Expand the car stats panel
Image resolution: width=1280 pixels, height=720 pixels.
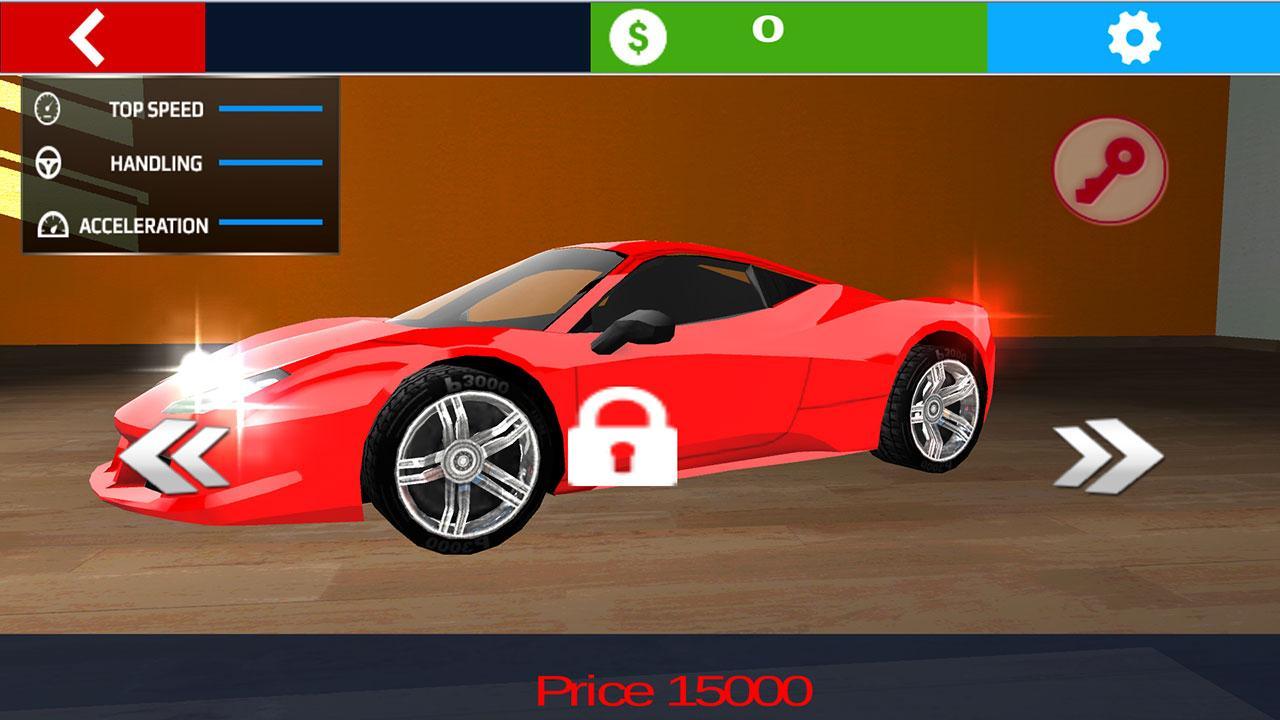pyautogui.click(x=180, y=163)
